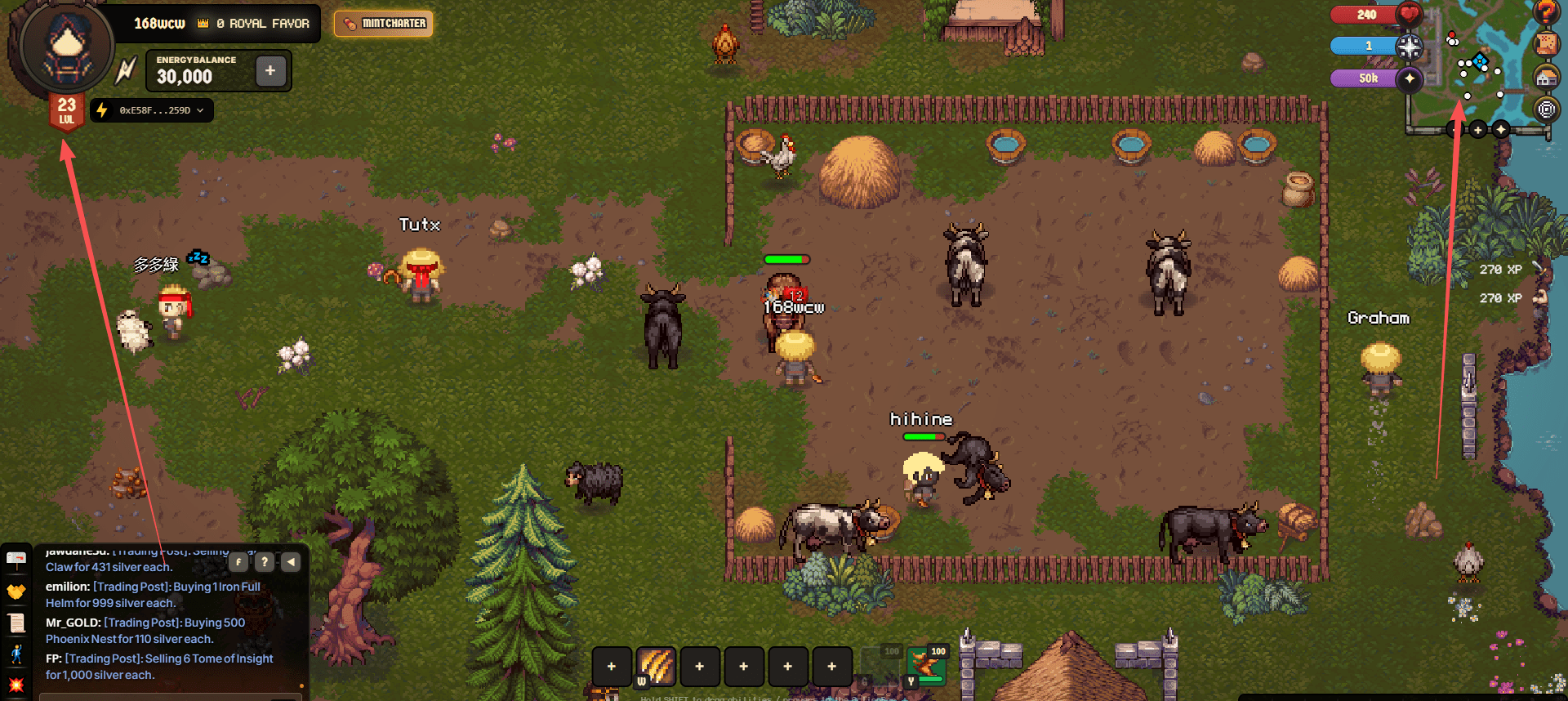The width and height of the screenshot is (1568, 701).
Task: Click the MINTCHARTER button
Action: pos(384,24)
